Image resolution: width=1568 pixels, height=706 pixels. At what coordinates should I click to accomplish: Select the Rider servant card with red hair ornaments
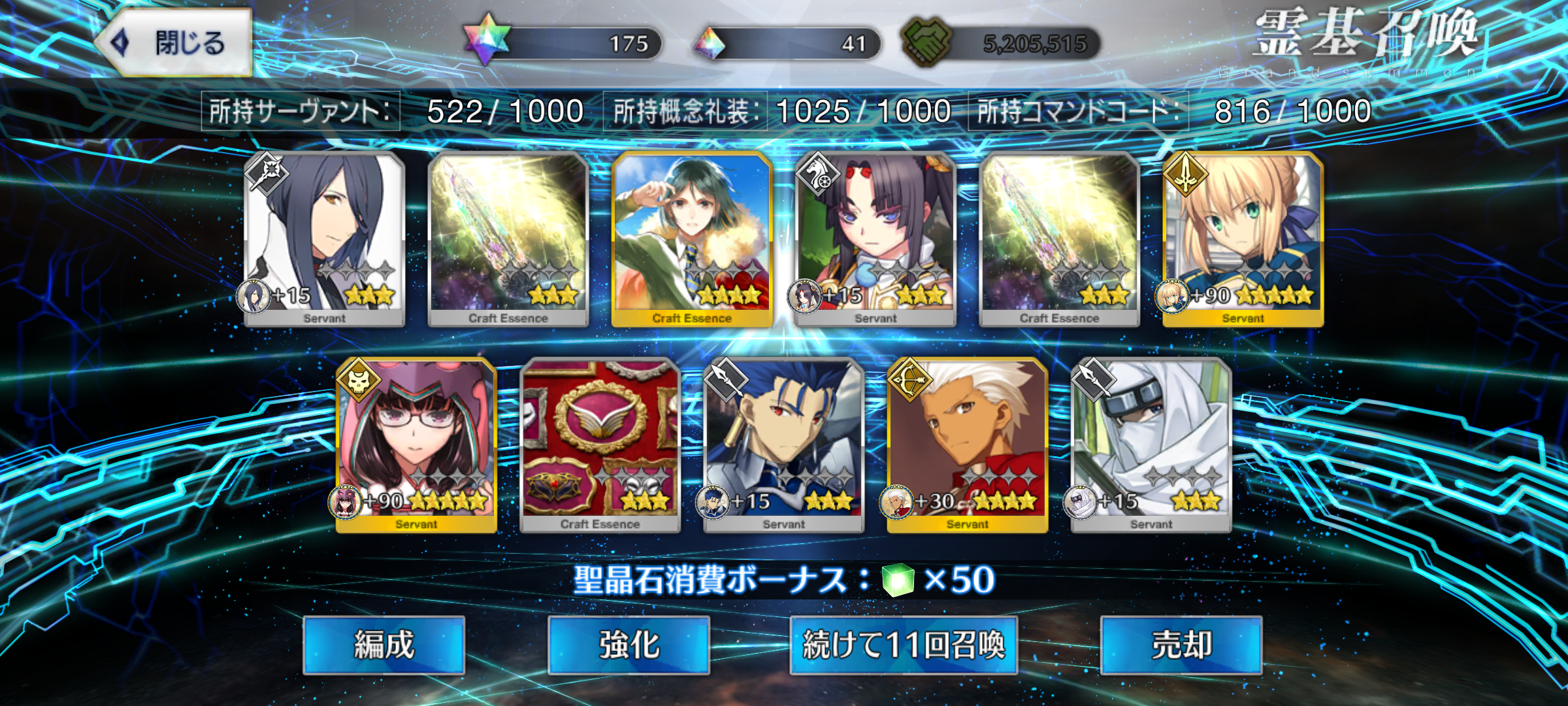[x=875, y=239]
